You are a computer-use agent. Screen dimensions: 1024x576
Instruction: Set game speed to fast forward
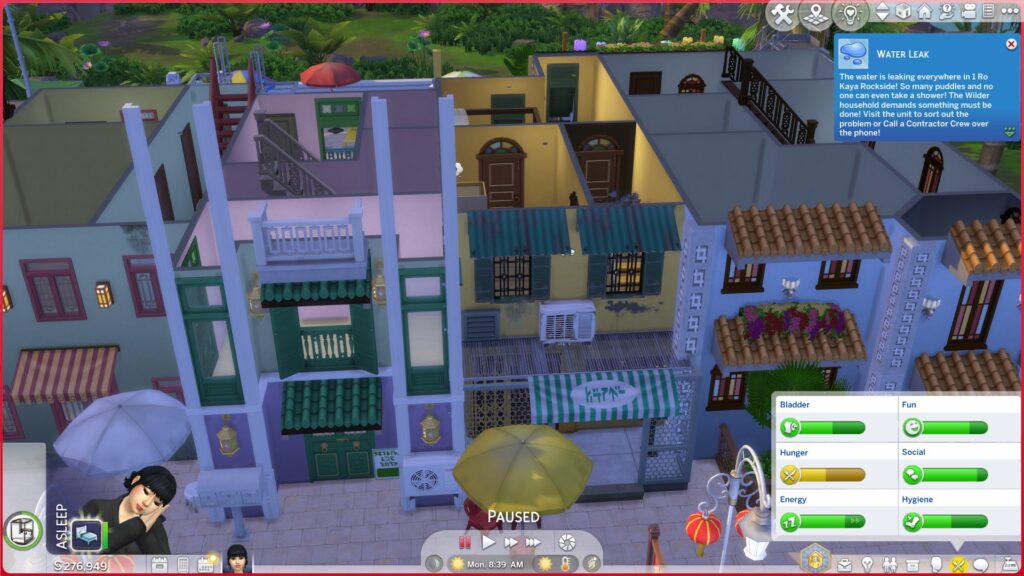(x=511, y=542)
